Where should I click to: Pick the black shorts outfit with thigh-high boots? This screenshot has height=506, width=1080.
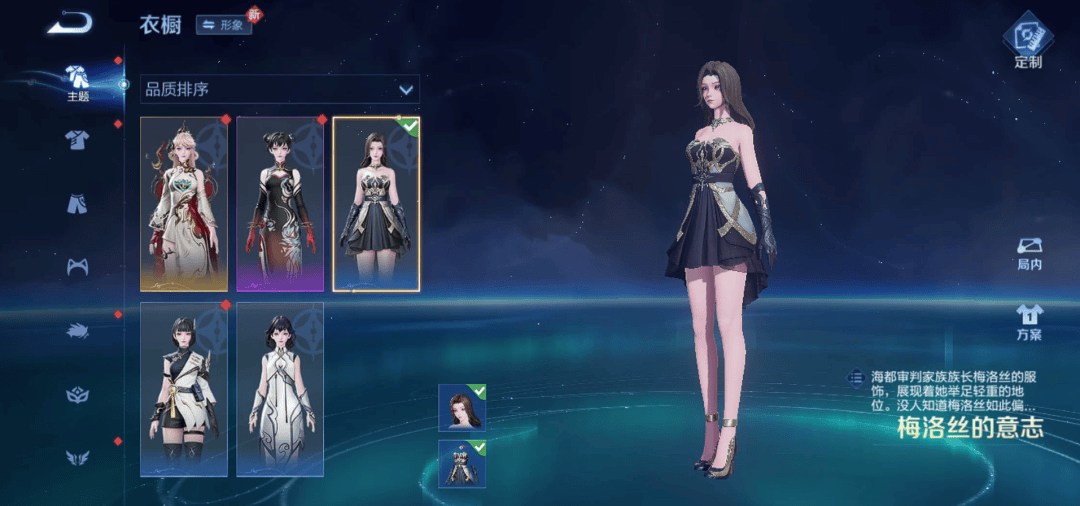coord(184,389)
